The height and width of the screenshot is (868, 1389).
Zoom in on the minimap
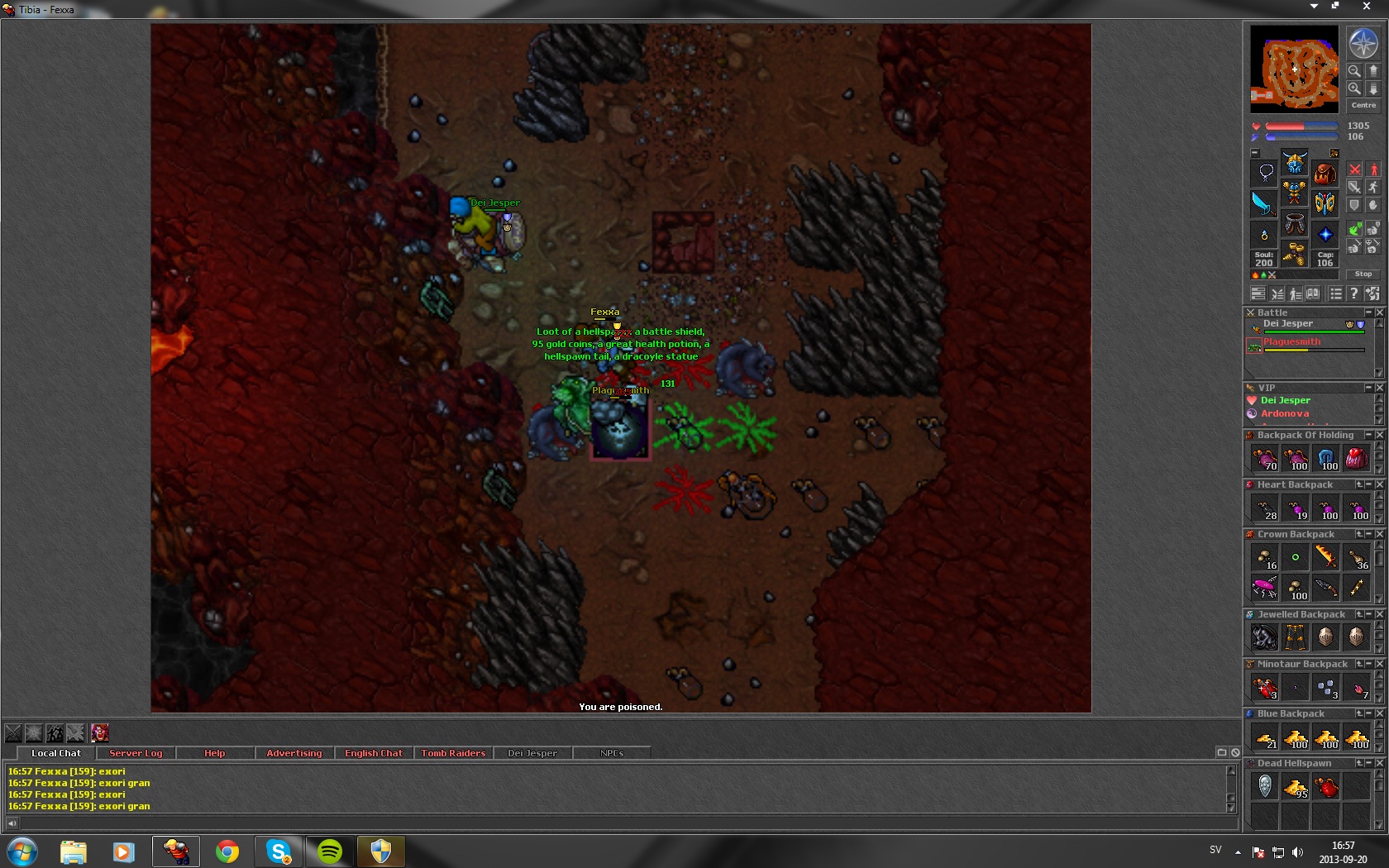(x=1354, y=88)
